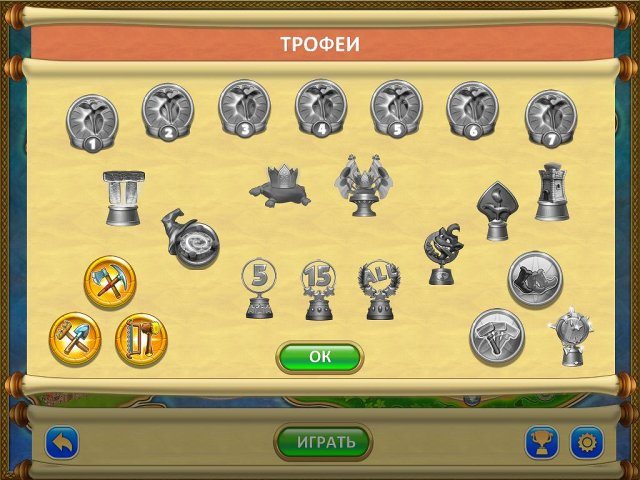Inspect the silver spade-shaped trophy

pos(496,209)
